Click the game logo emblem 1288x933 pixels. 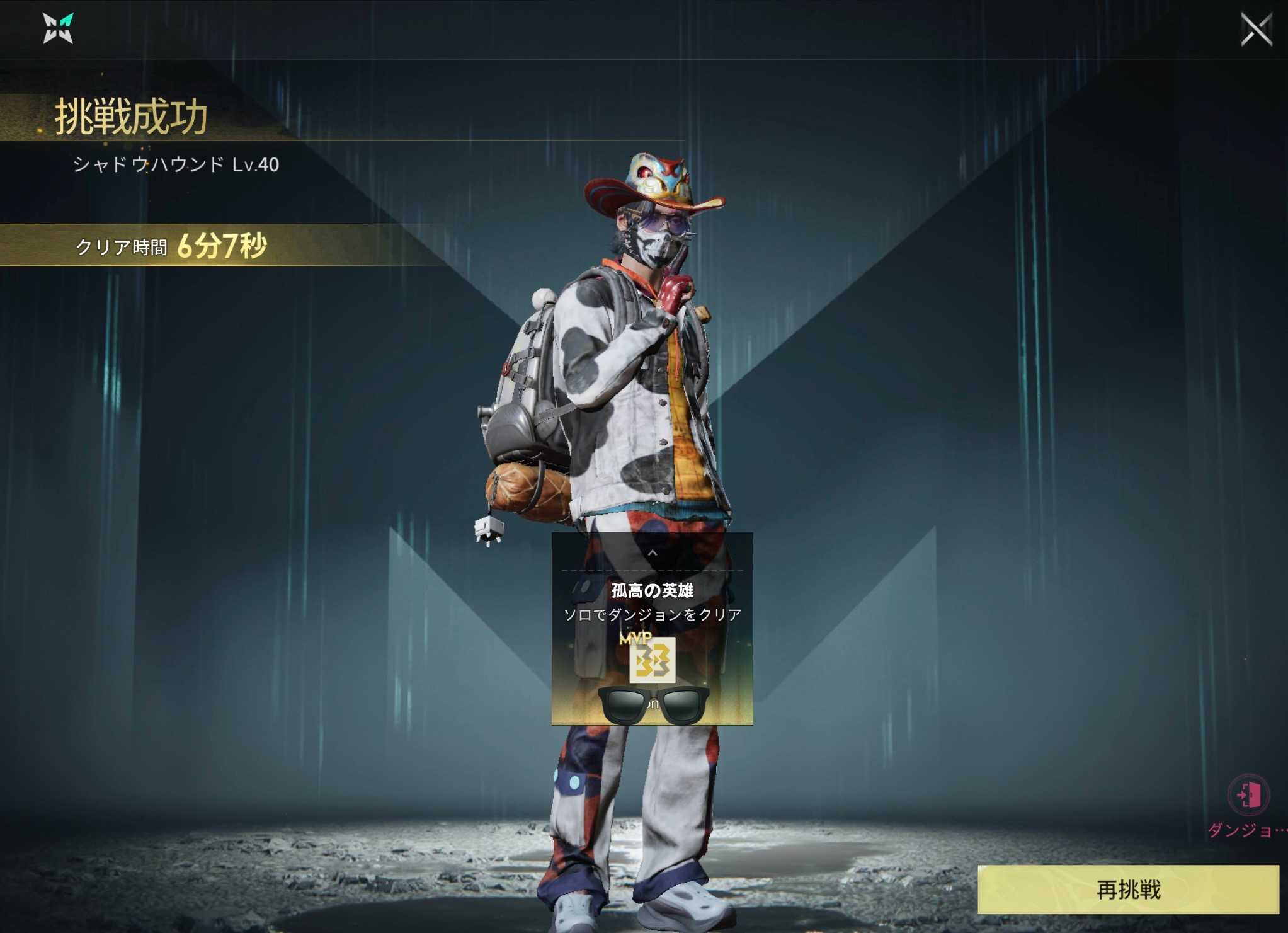(58, 29)
